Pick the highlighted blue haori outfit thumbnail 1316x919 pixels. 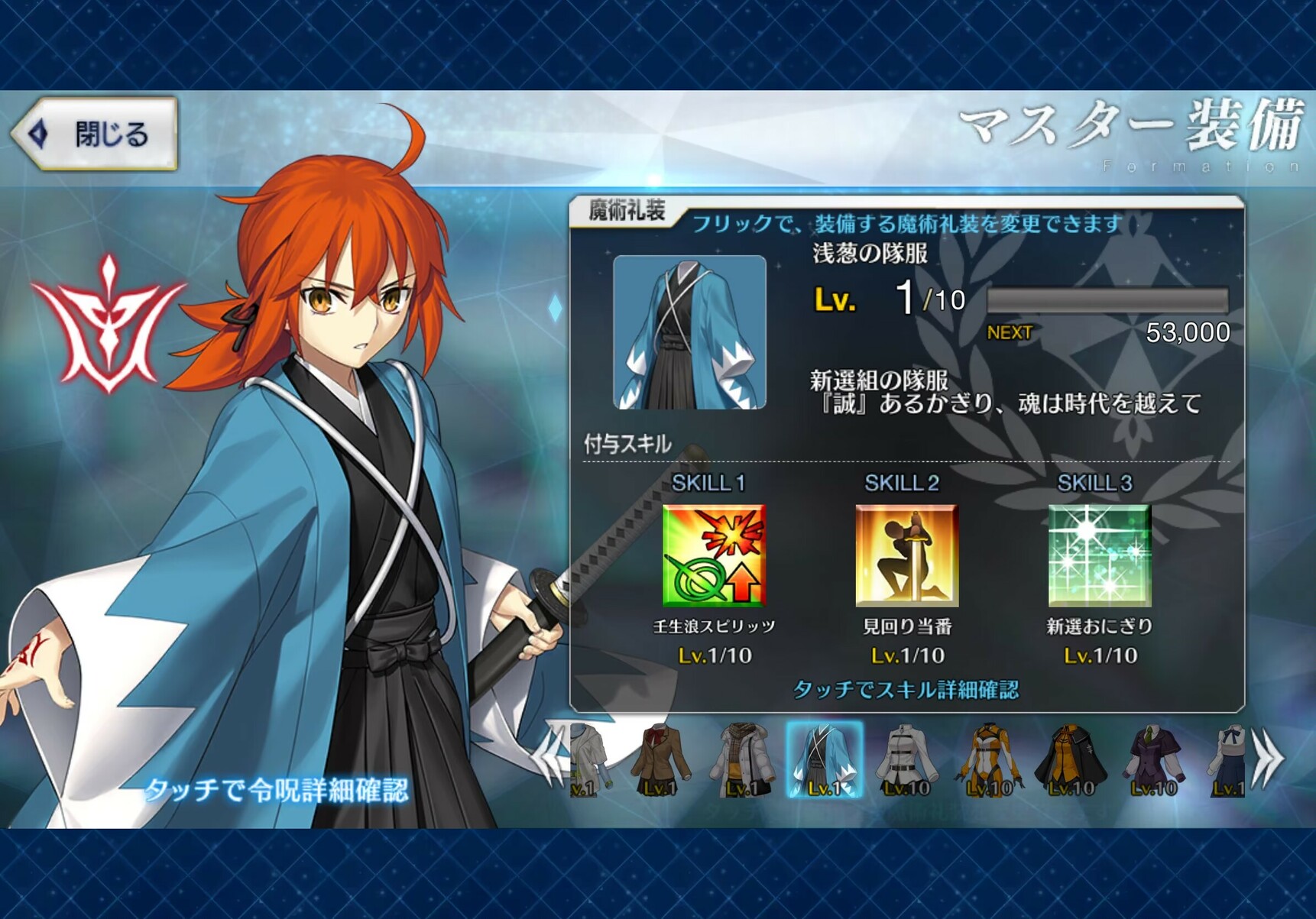pyautogui.click(x=825, y=760)
